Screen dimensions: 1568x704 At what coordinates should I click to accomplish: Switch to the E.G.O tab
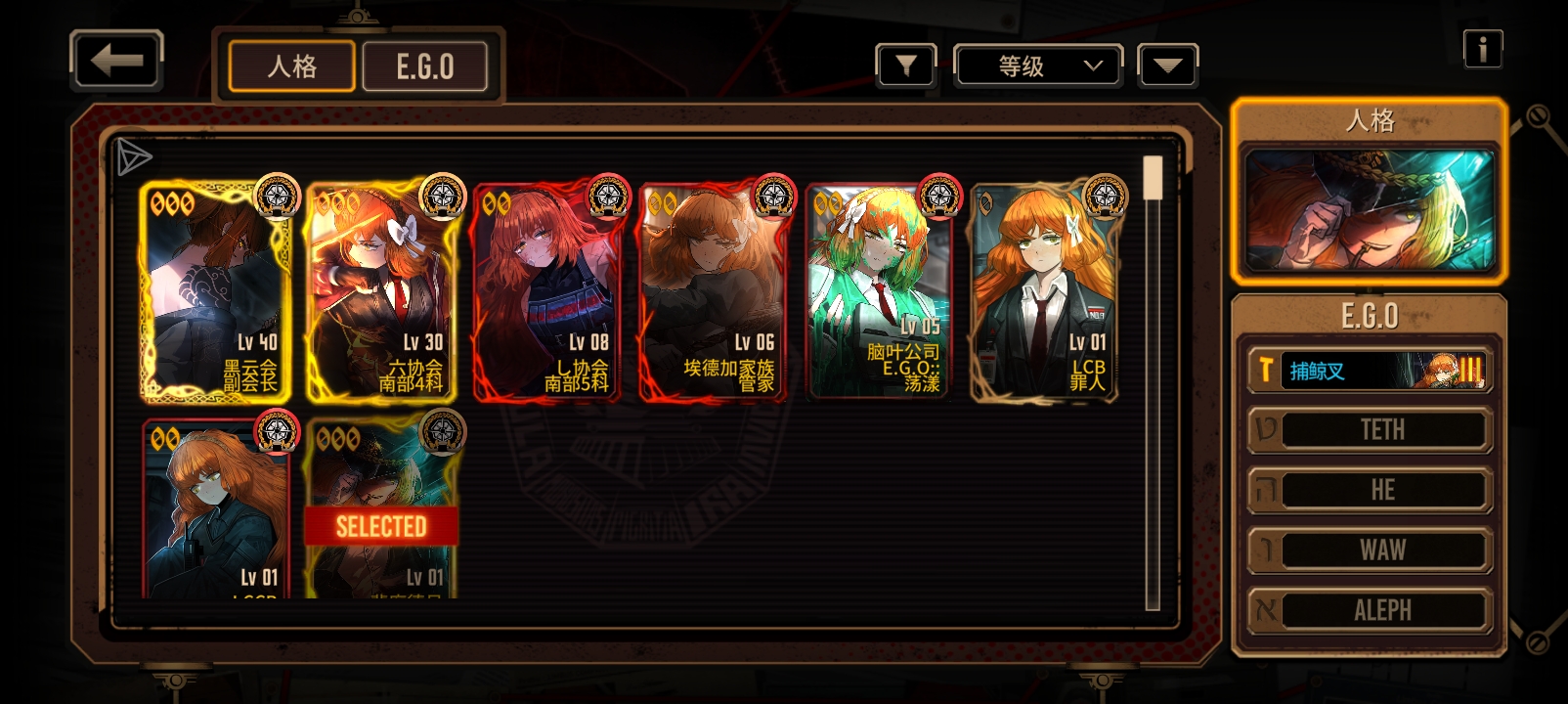pos(424,66)
